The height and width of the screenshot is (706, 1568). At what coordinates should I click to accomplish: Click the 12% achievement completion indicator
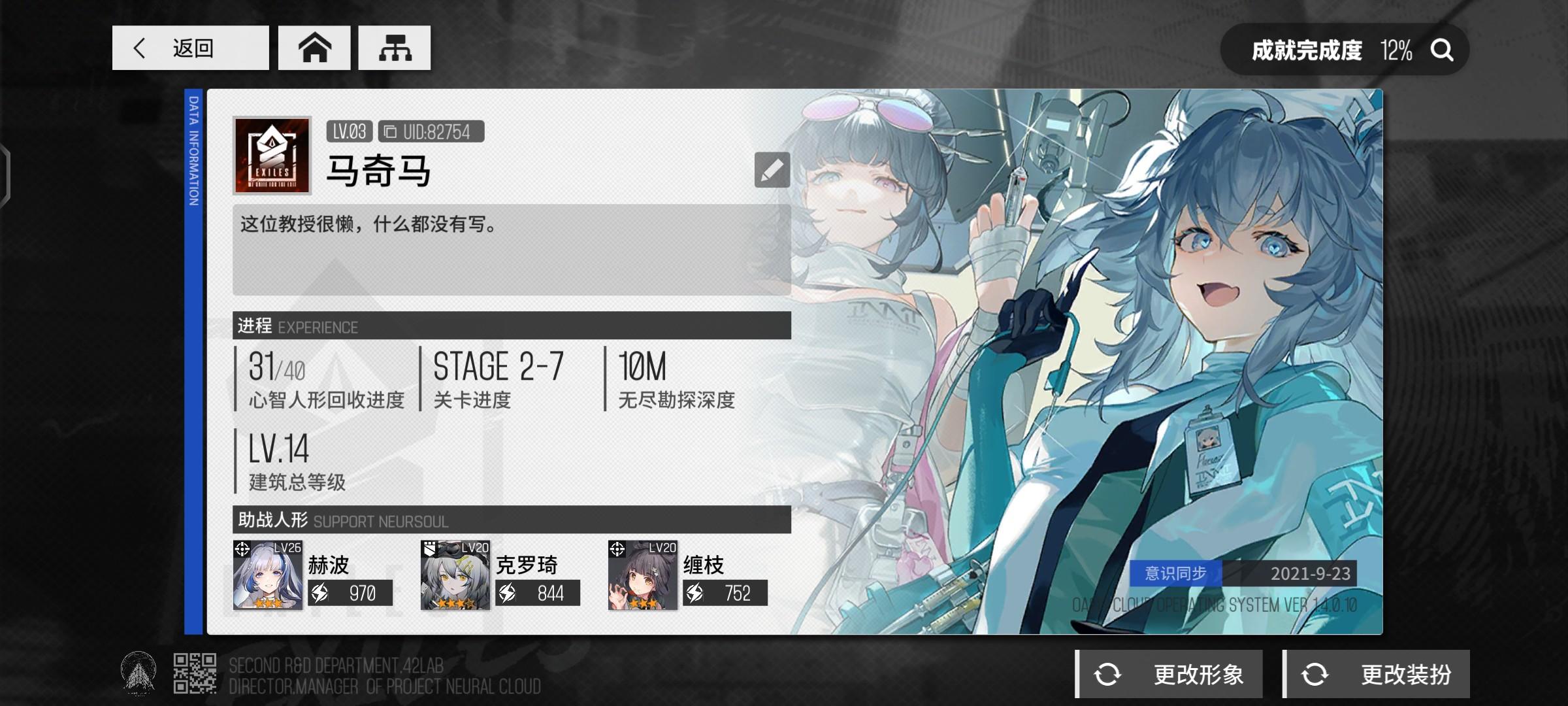pyautogui.click(x=1396, y=49)
